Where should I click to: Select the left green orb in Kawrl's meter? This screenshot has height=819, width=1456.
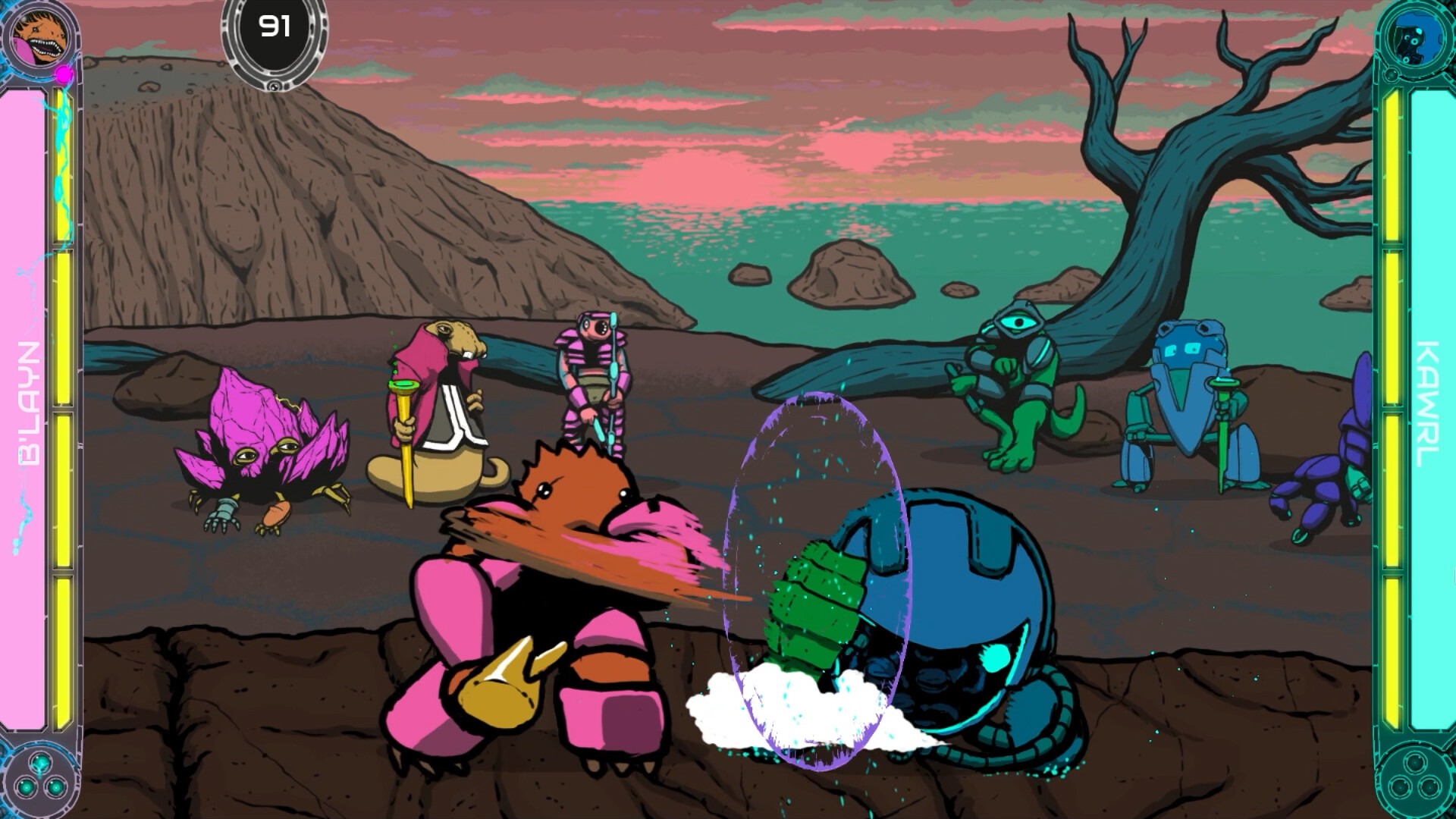pos(1400,787)
